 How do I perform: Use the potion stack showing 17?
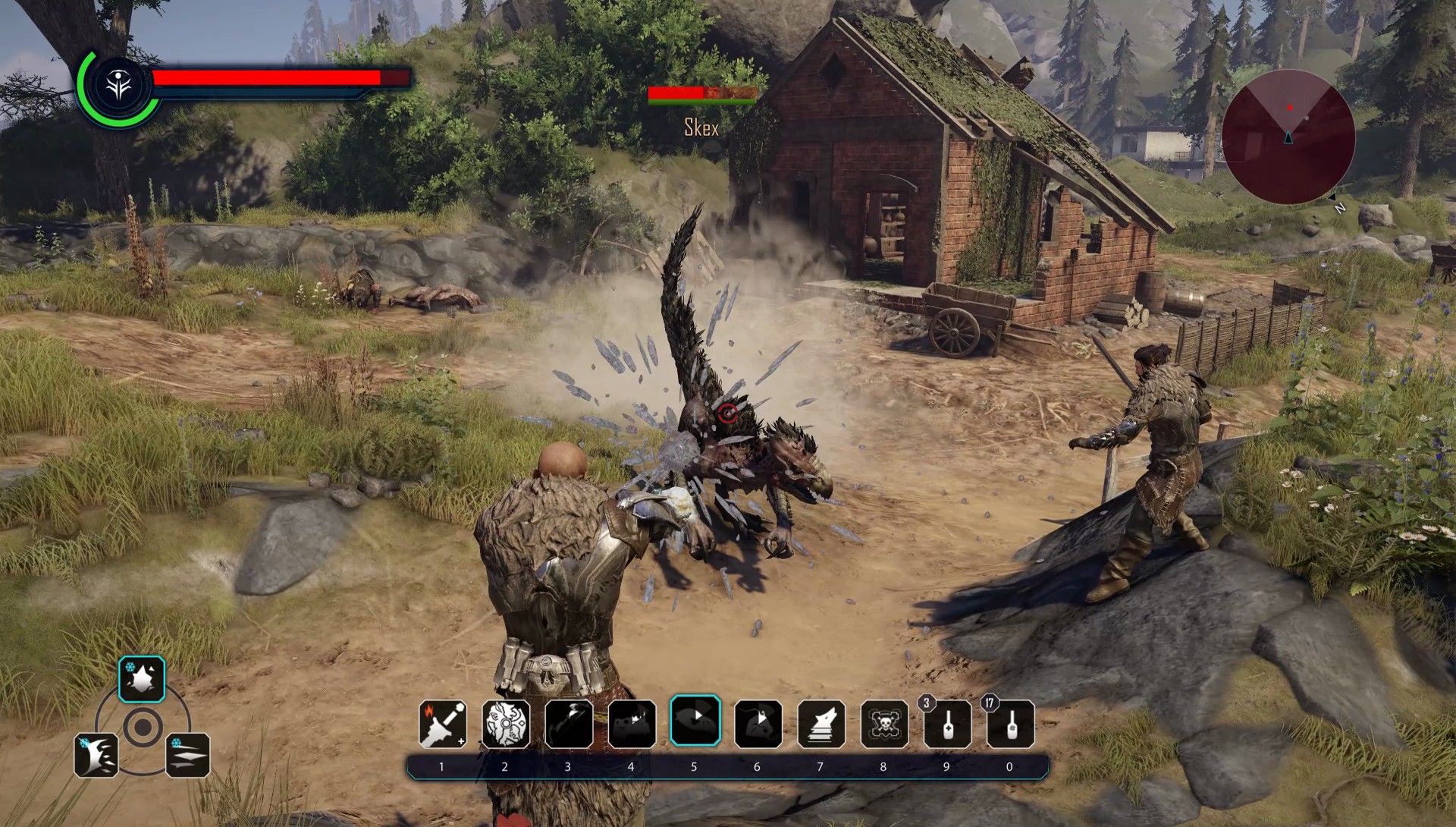[x=1010, y=724]
